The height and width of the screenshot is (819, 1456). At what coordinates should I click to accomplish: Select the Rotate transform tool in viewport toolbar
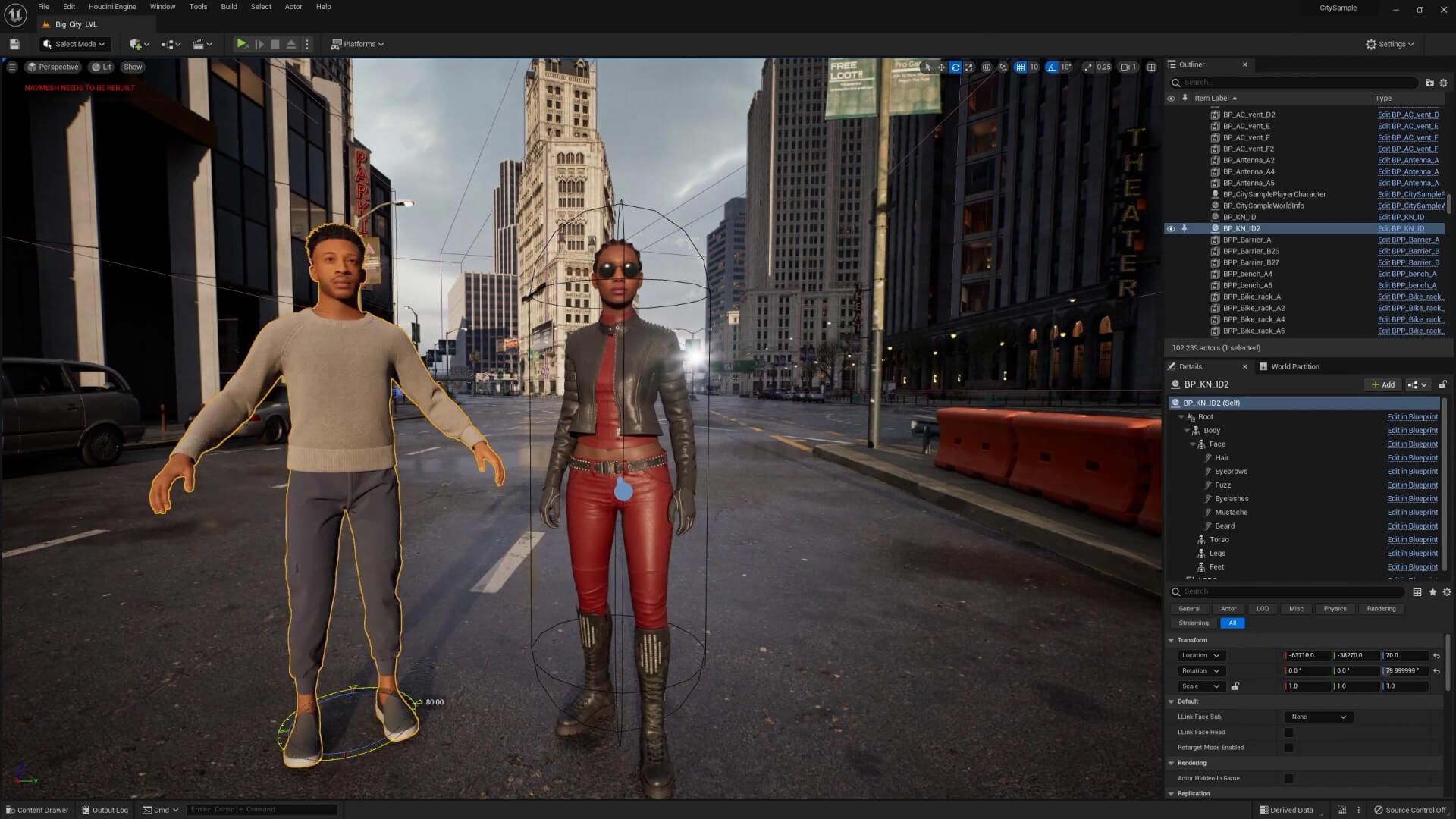point(955,67)
